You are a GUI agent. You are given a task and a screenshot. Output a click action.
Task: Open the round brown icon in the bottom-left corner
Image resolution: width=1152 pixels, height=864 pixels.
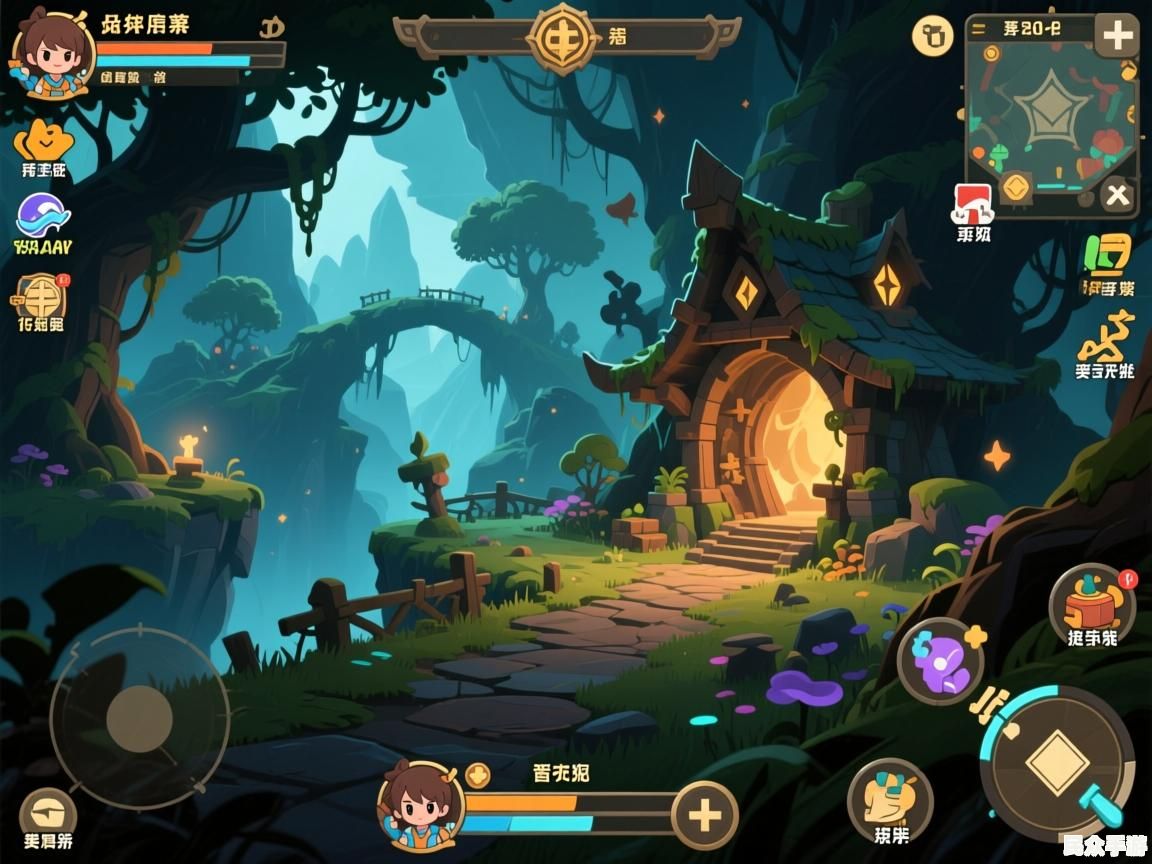[48, 811]
